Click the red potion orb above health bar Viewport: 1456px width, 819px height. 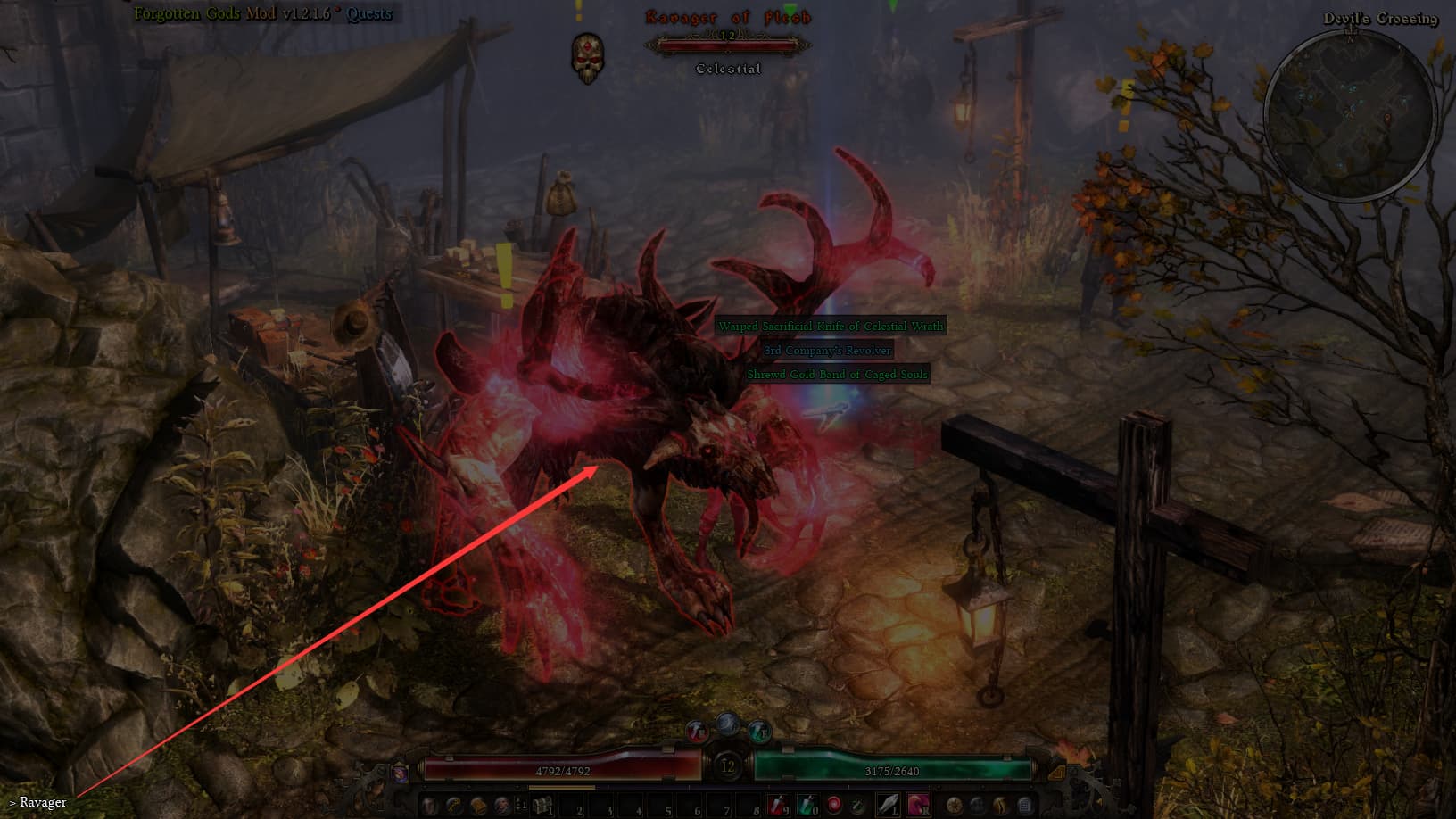pyautogui.click(x=698, y=731)
